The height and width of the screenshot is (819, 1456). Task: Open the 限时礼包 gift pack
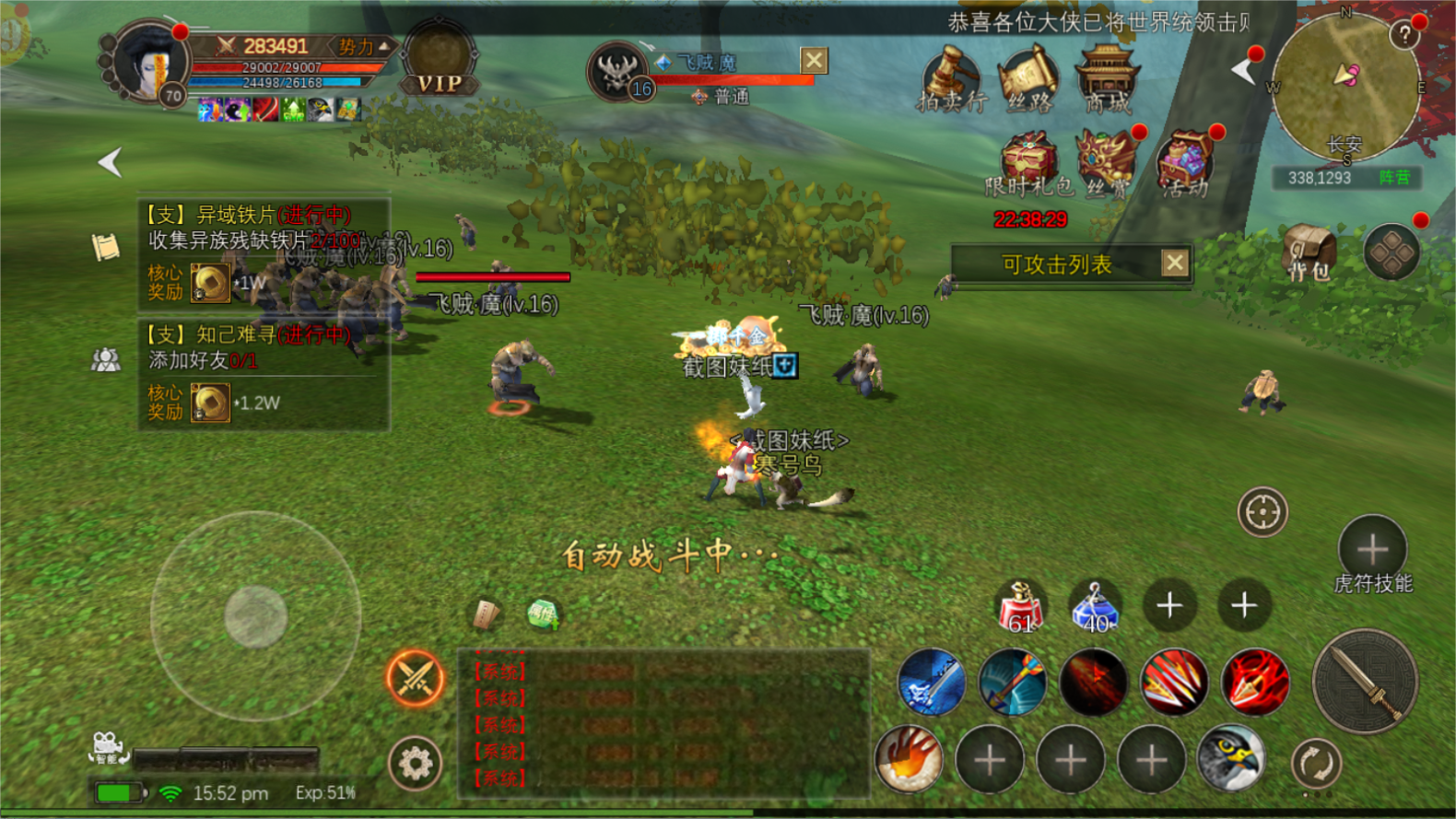tap(1028, 162)
